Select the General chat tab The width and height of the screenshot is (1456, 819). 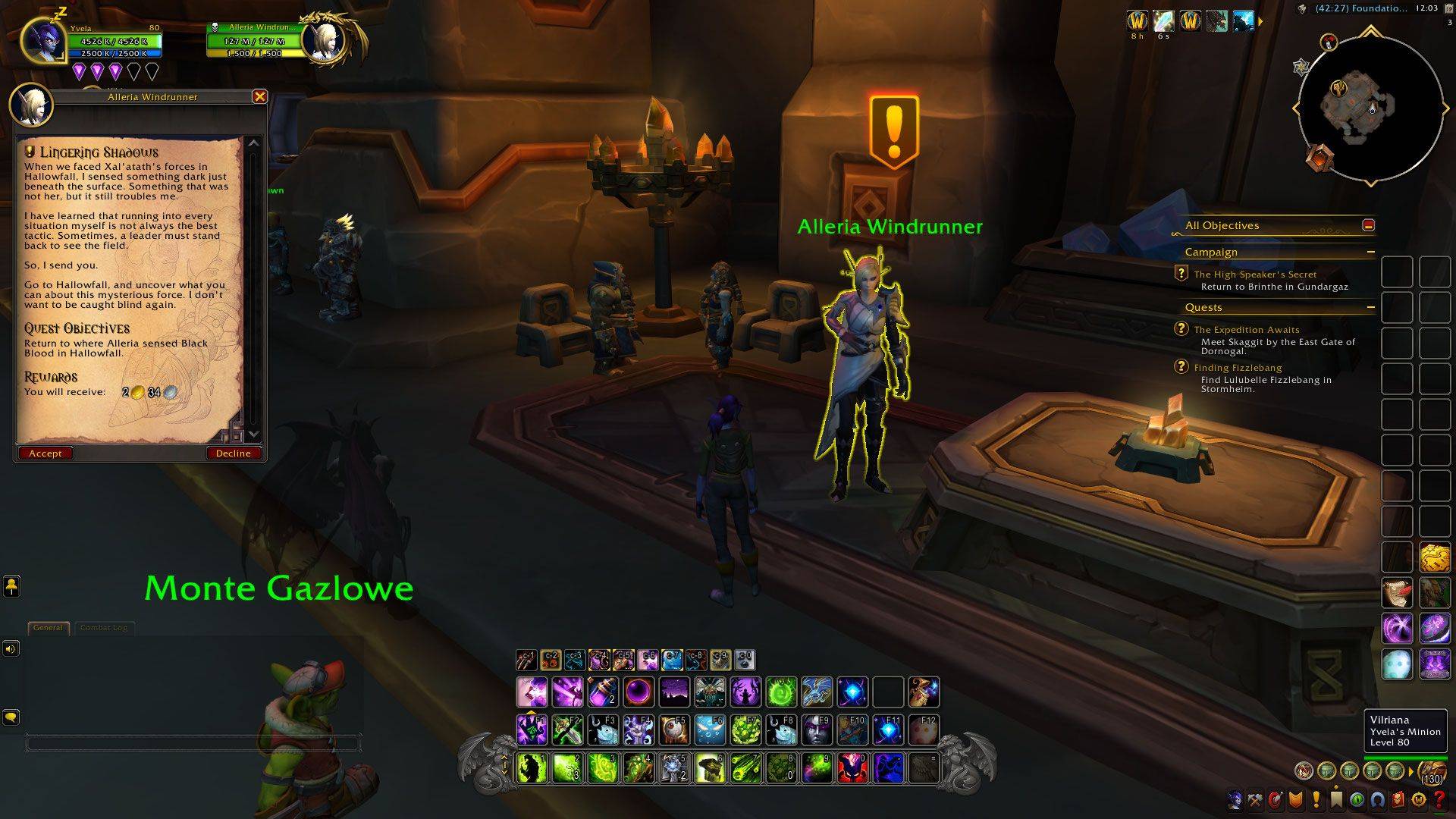[48, 628]
